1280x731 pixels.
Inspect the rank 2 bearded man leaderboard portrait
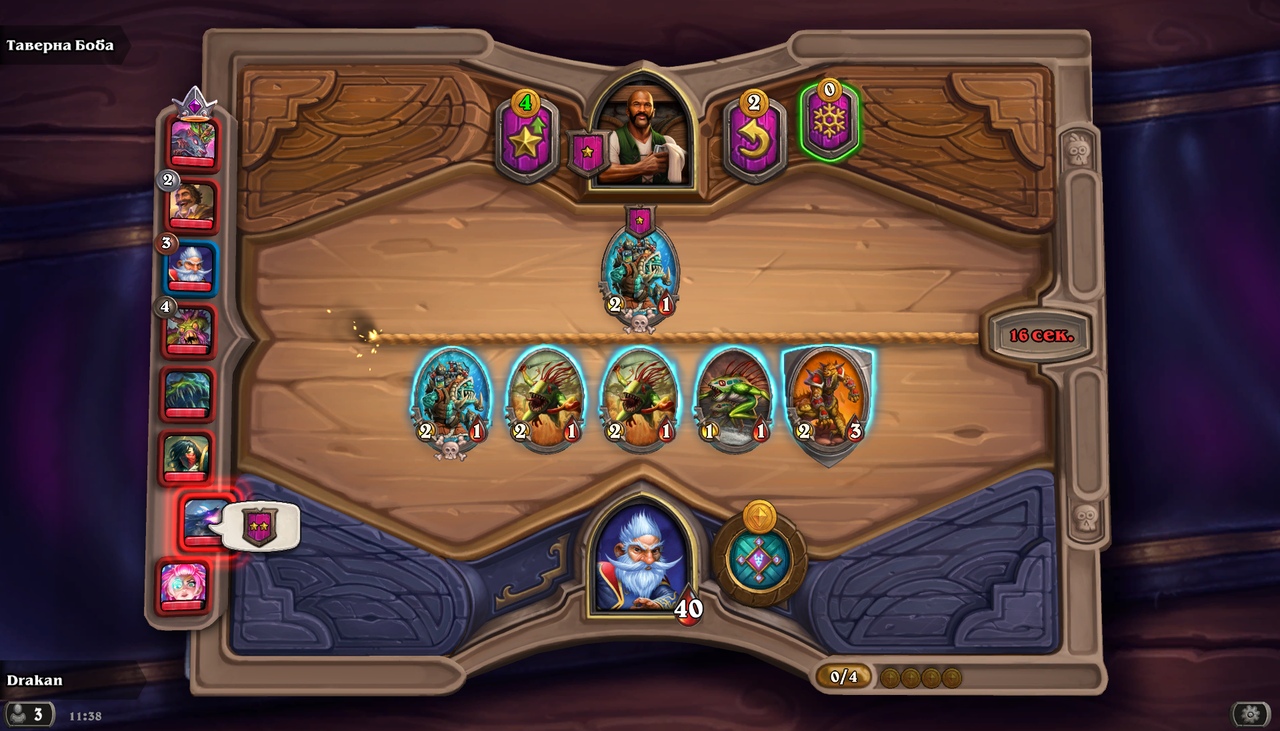(x=192, y=207)
